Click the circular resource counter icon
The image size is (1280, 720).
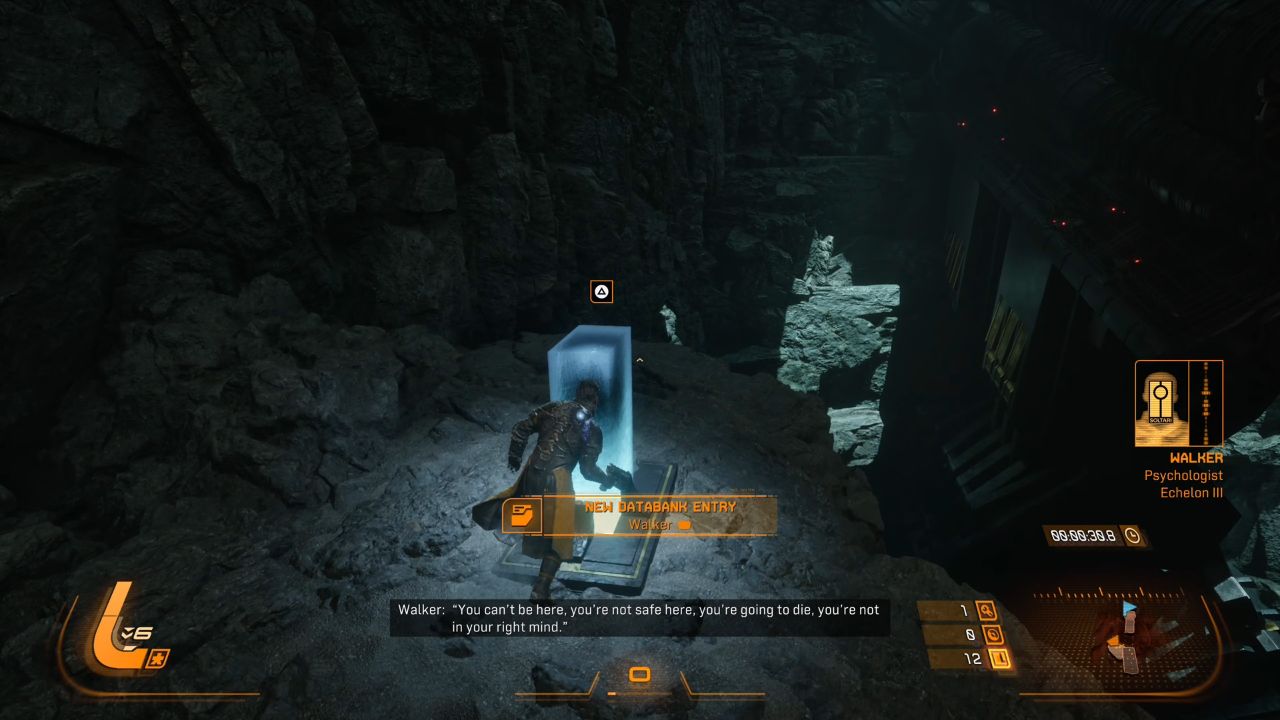click(994, 634)
